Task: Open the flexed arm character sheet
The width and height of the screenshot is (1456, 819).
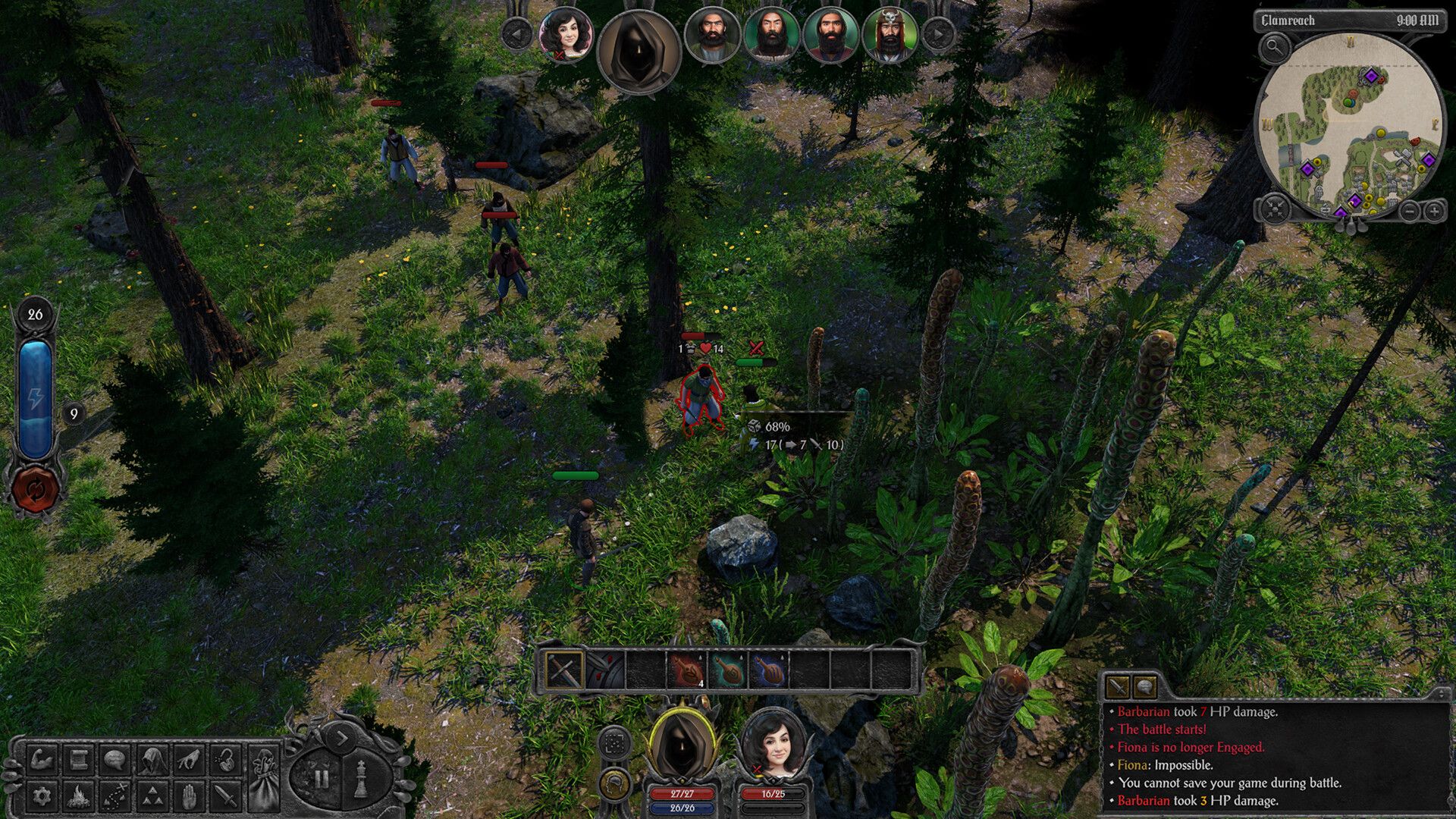Action: point(42,759)
